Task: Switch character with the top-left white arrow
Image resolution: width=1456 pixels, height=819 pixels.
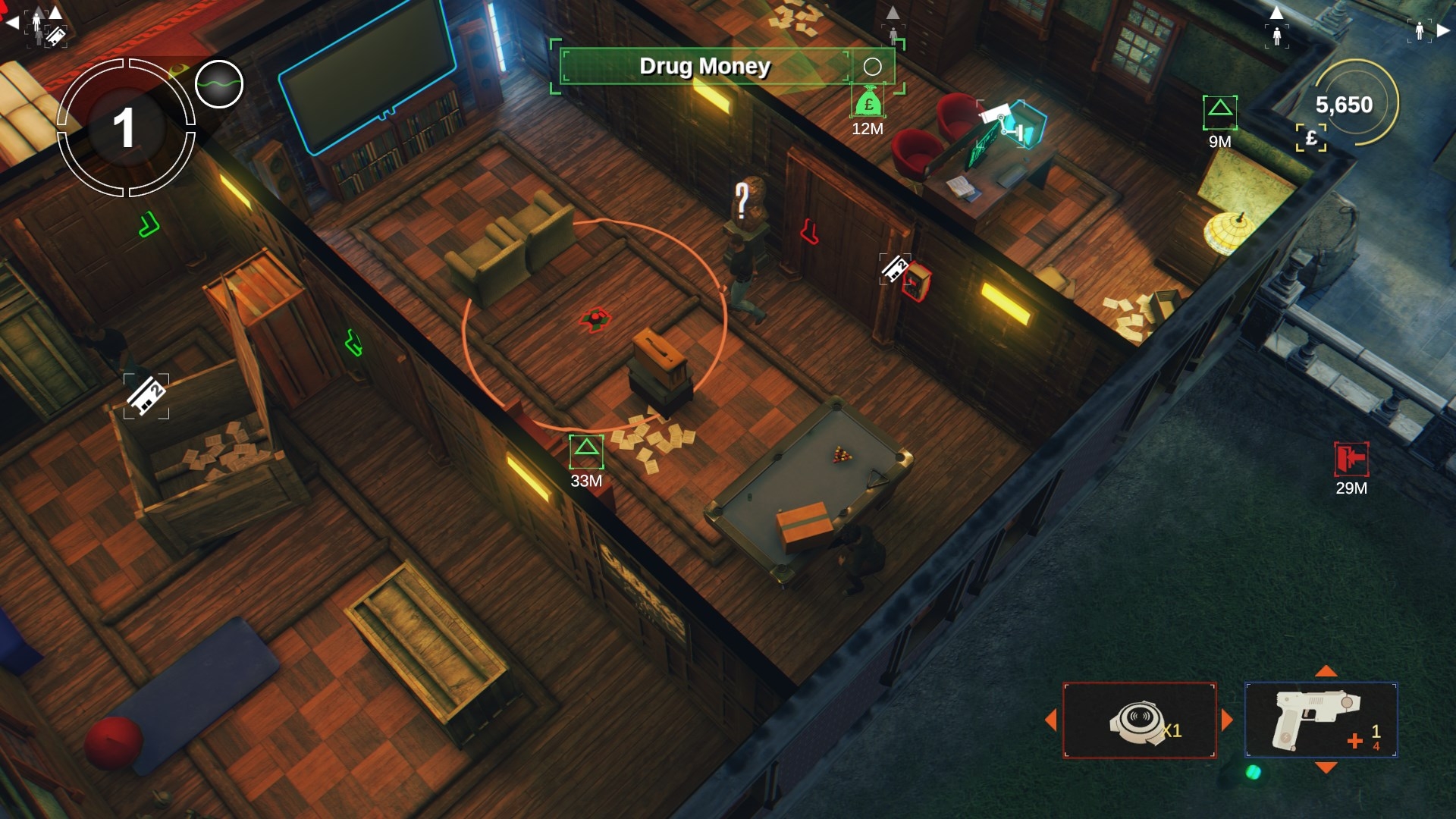Action: pyautogui.click(x=12, y=24)
